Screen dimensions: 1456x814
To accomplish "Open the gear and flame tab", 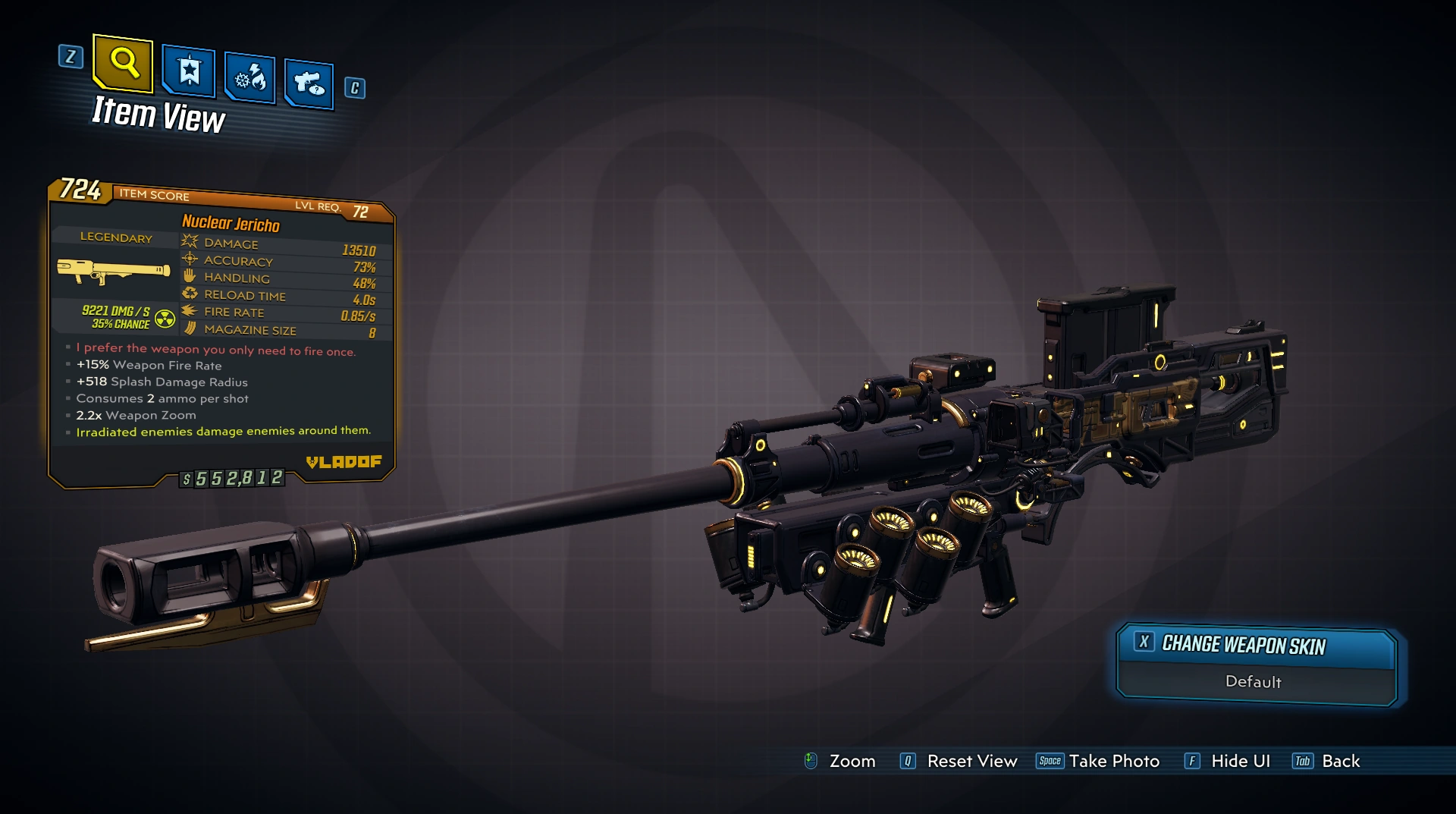I will click(249, 77).
